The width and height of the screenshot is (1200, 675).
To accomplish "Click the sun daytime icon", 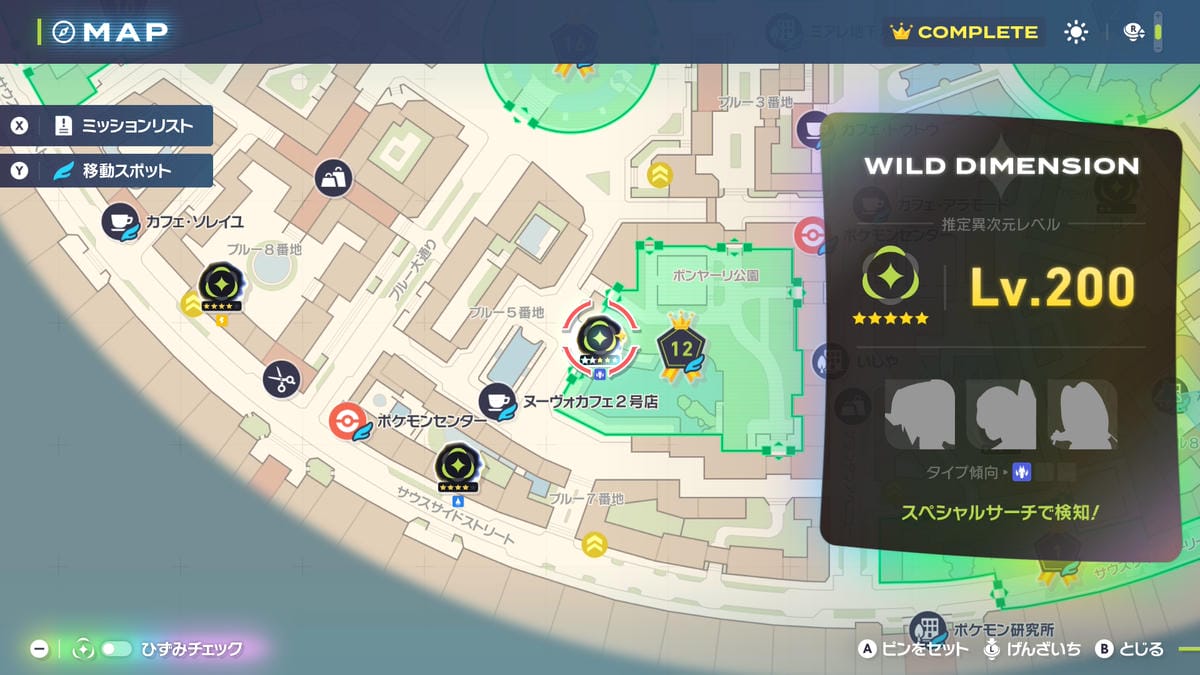I will click(x=1076, y=32).
